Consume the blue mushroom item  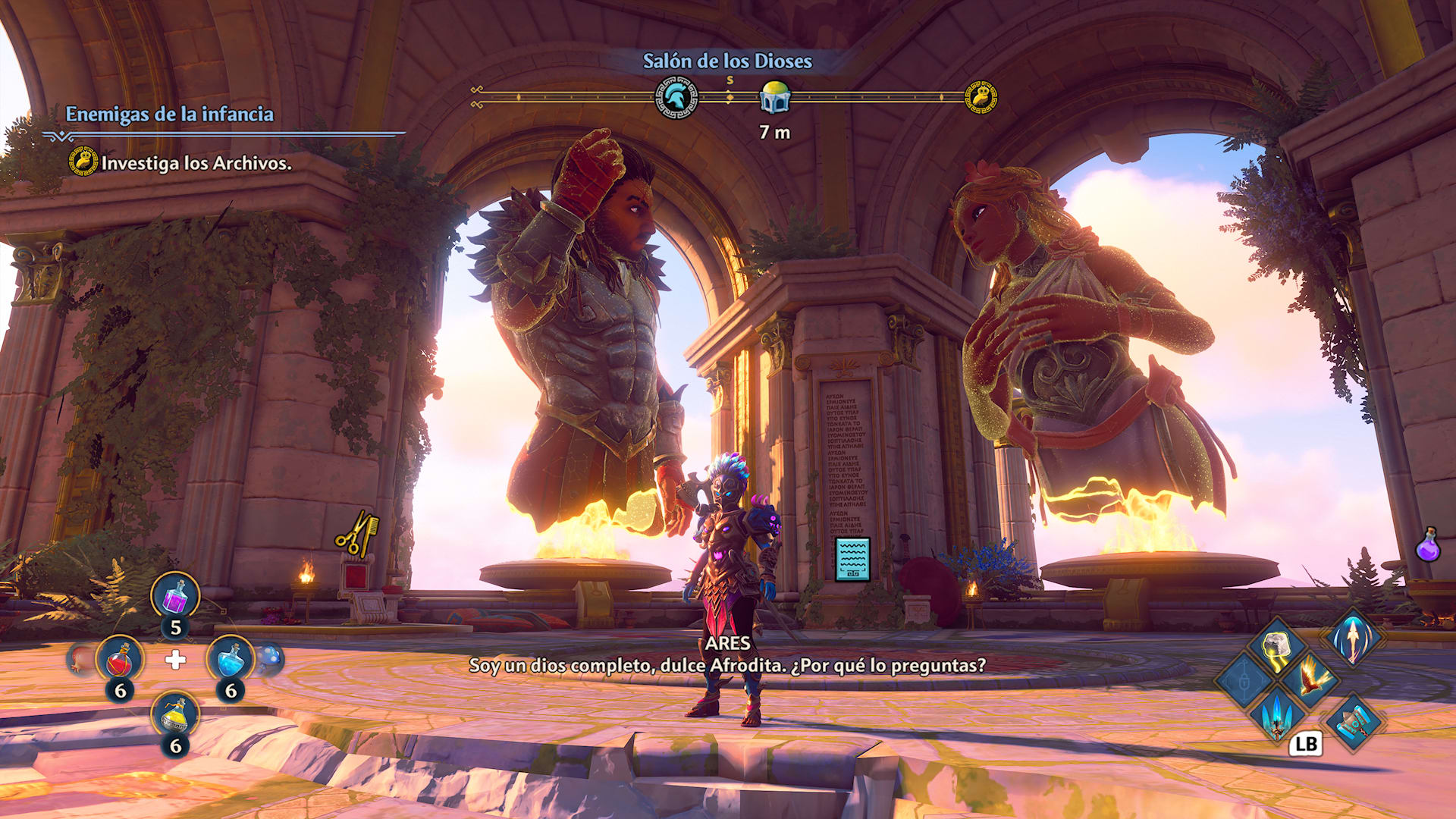[x=270, y=659]
